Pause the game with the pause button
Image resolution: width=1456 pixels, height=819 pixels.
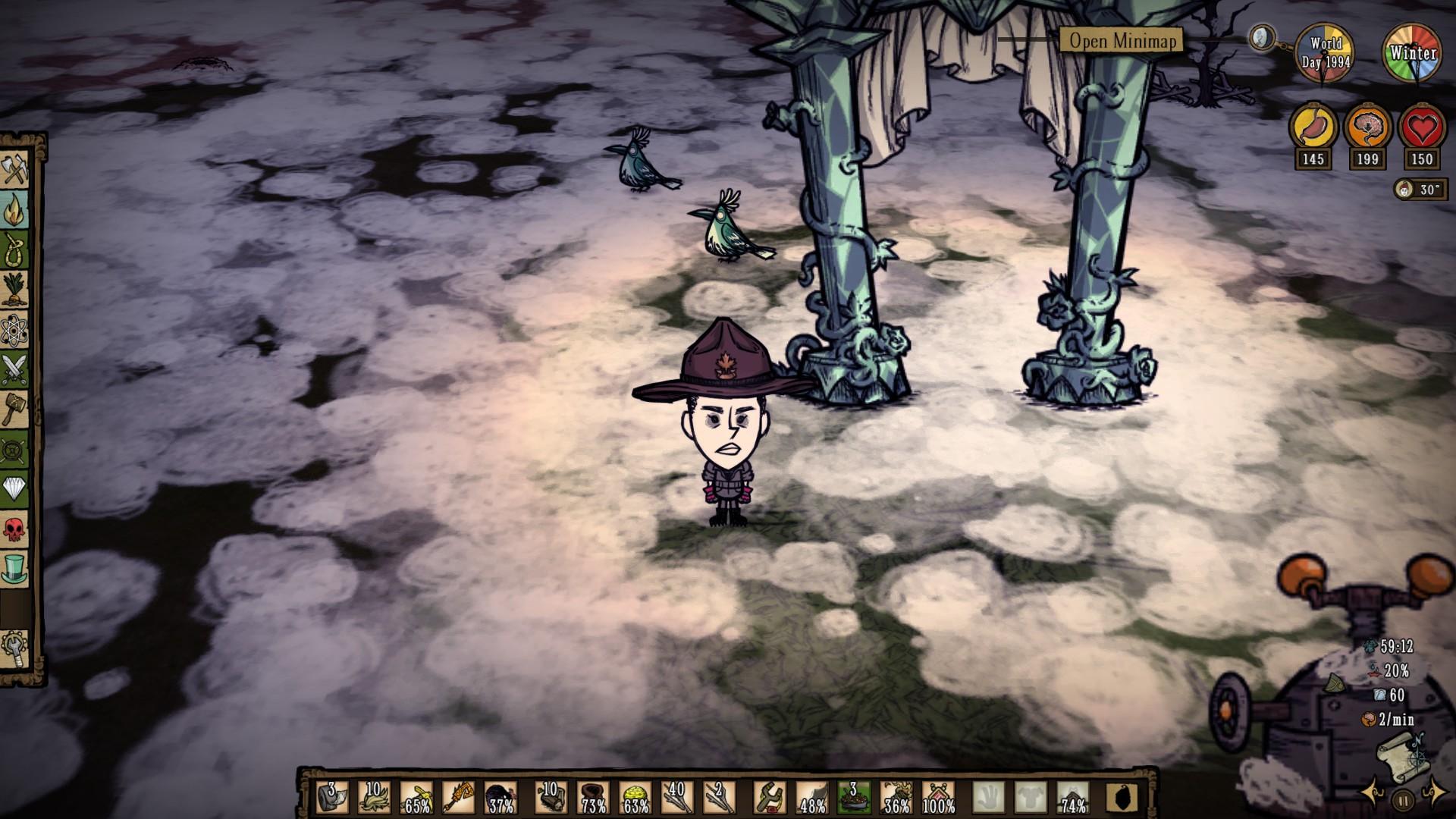pyautogui.click(x=1404, y=799)
